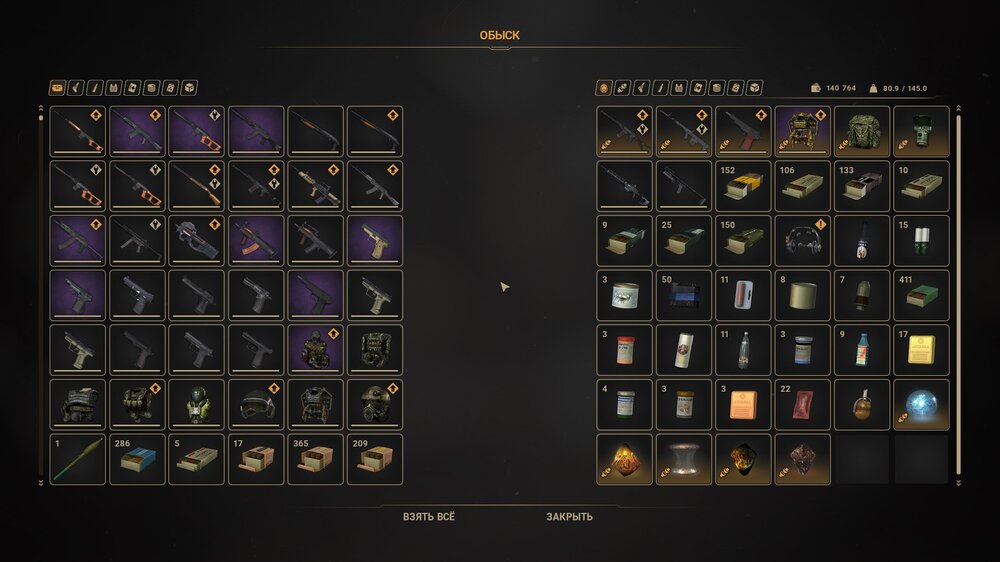This screenshot has height=562, width=1000.
Task: Choose the hand grenade in player inventory
Action: (x=862, y=404)
